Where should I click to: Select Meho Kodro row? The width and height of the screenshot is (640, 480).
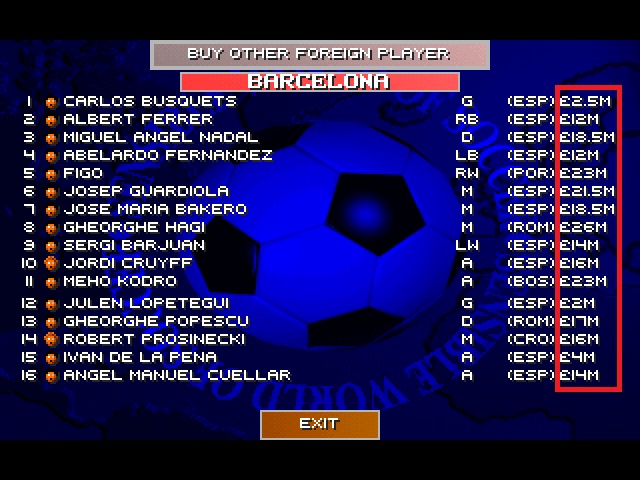[120, 281]
